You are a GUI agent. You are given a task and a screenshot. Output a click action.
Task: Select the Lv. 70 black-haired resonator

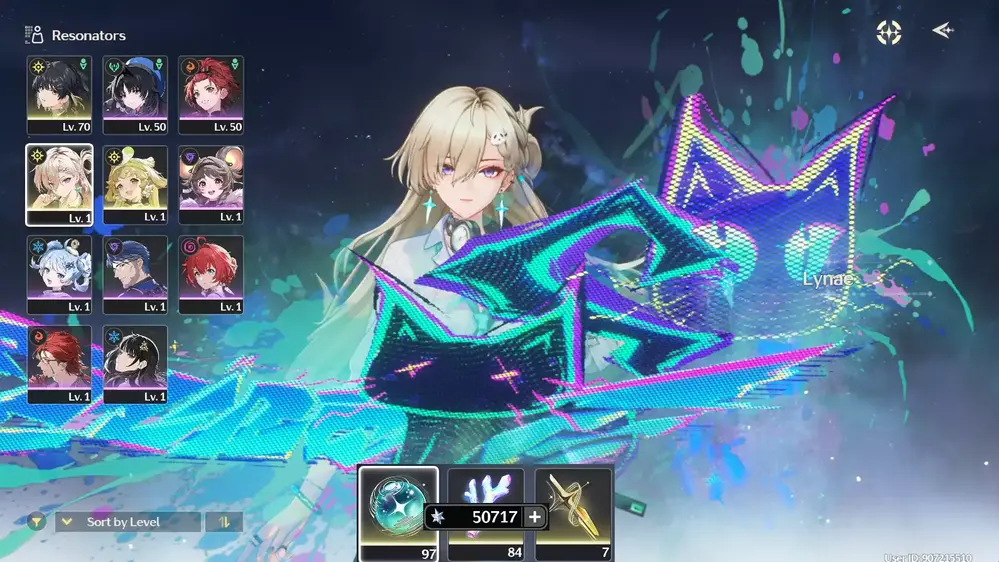click(59, 94)
